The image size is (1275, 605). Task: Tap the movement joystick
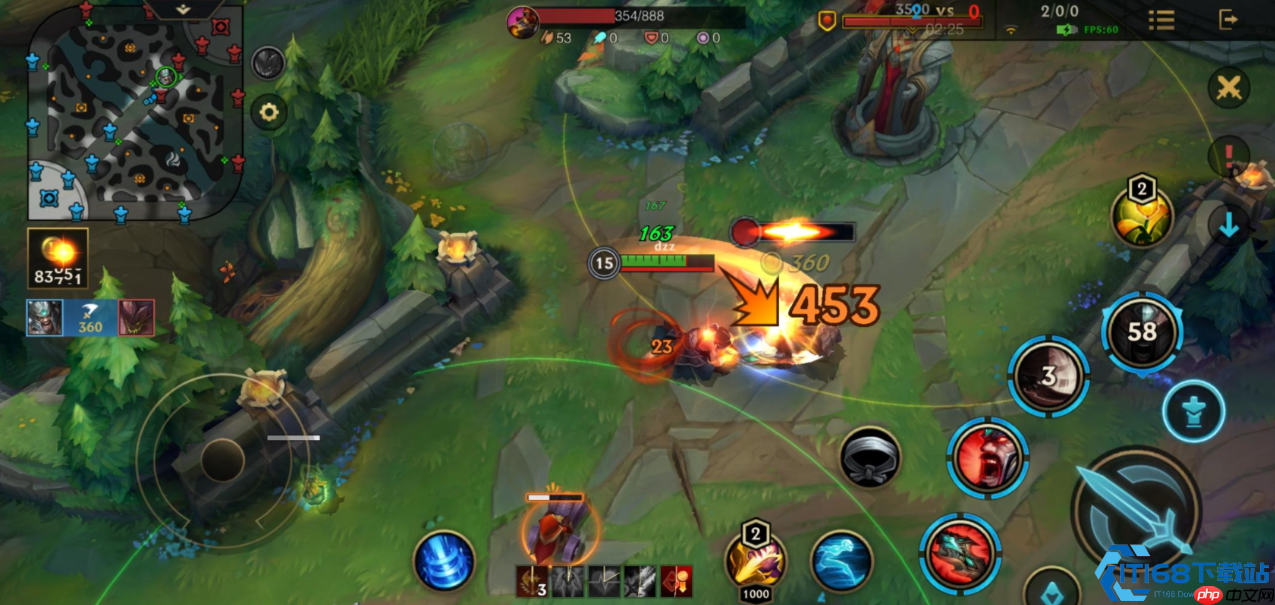click(x=221, y=460)
